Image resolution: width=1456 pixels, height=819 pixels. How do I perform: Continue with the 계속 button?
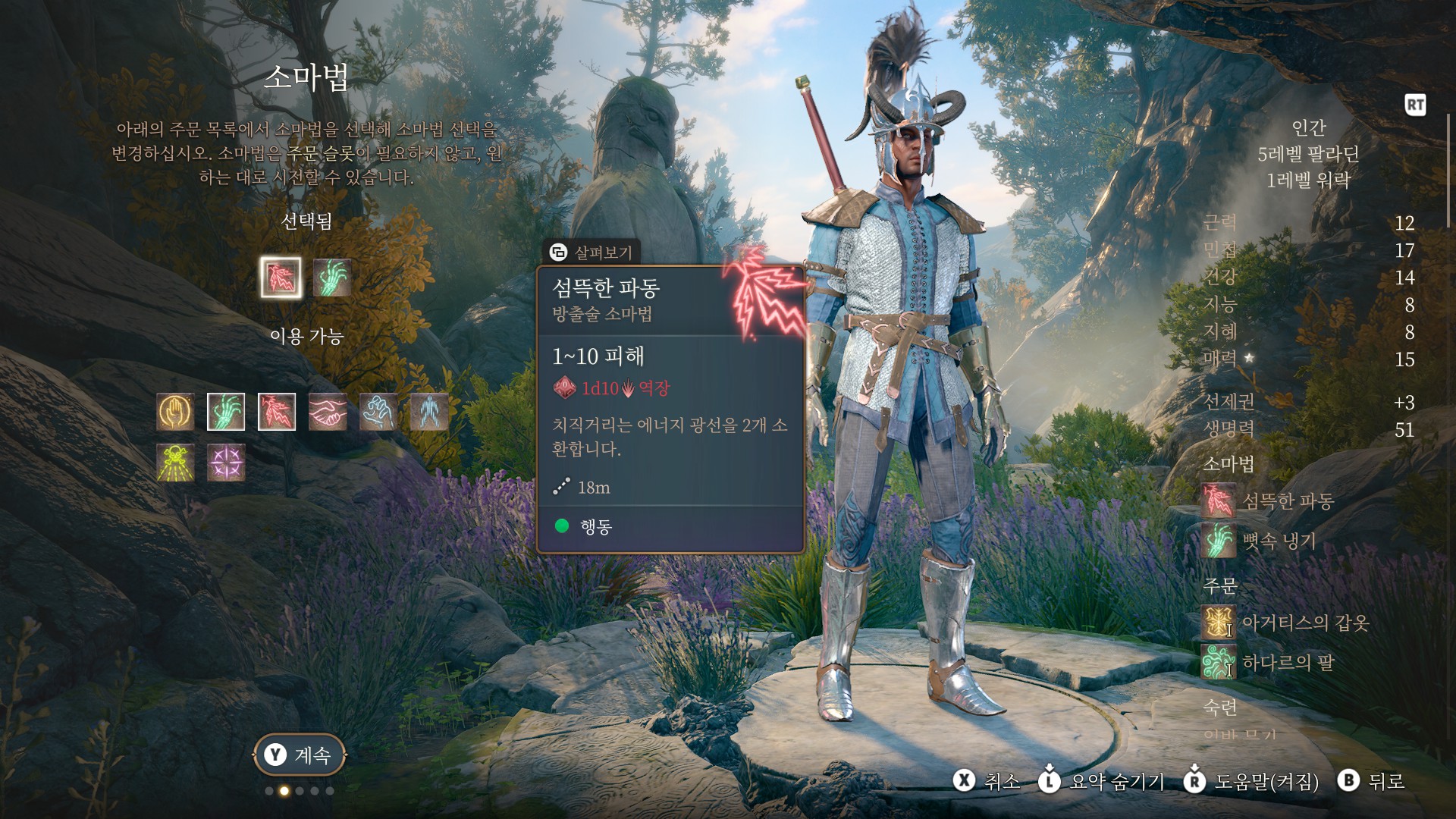[x=300, y=755]
